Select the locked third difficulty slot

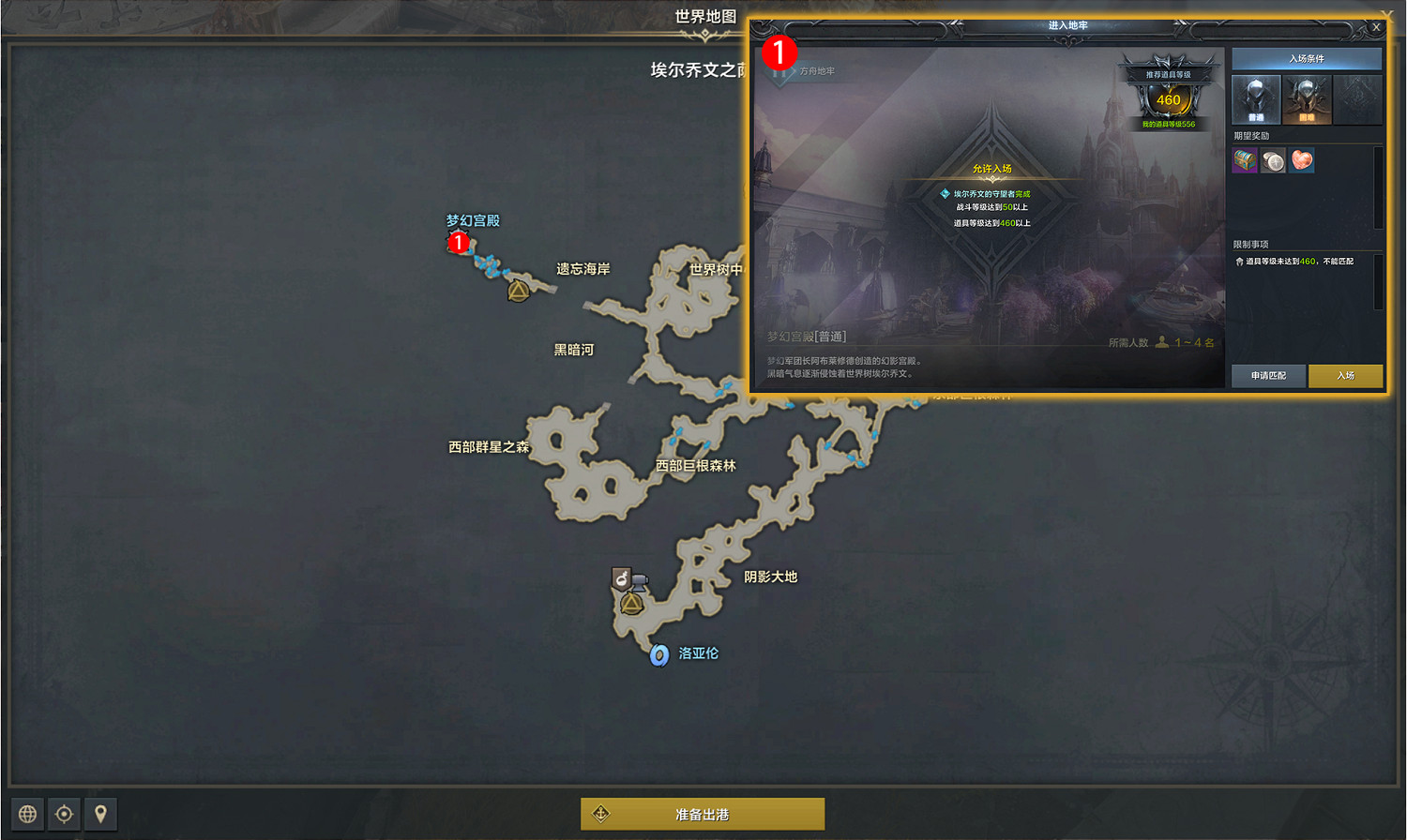pyautogui.click(x=1357, y=98)
